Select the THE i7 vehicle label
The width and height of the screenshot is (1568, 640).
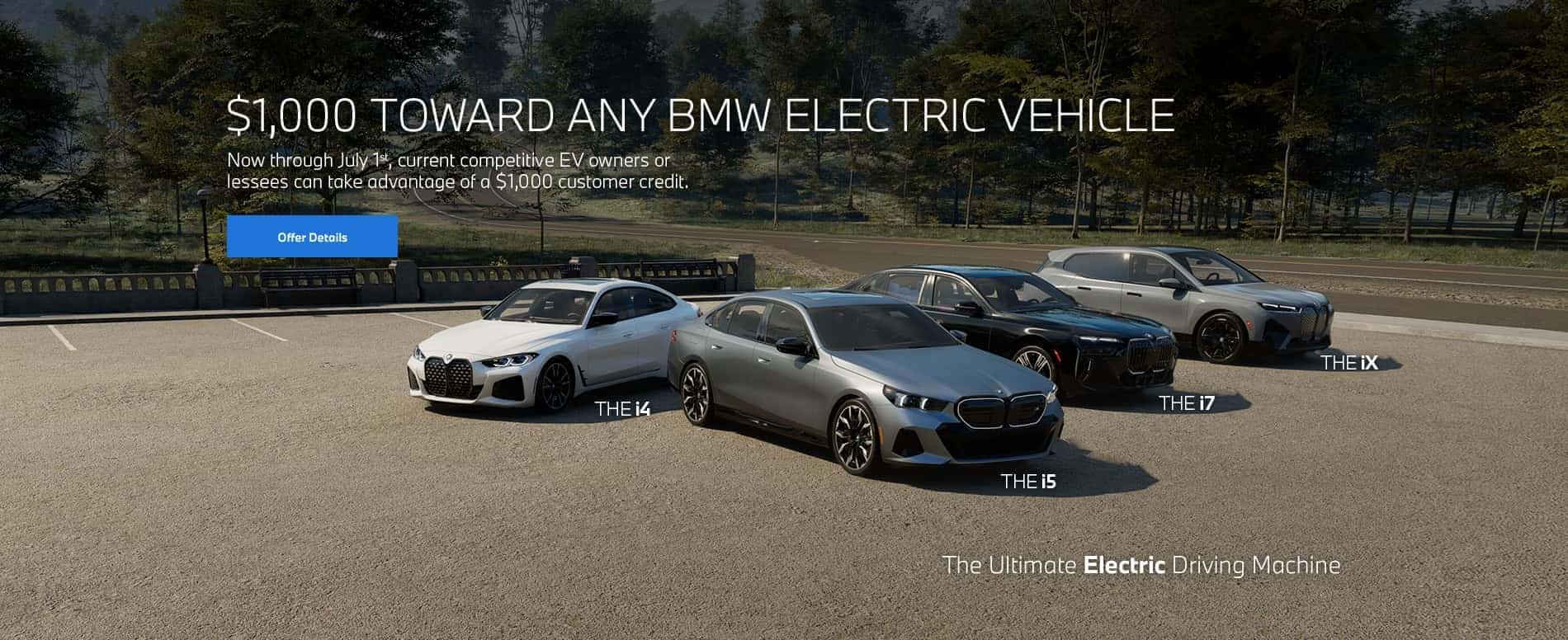tap(1189, 403)
